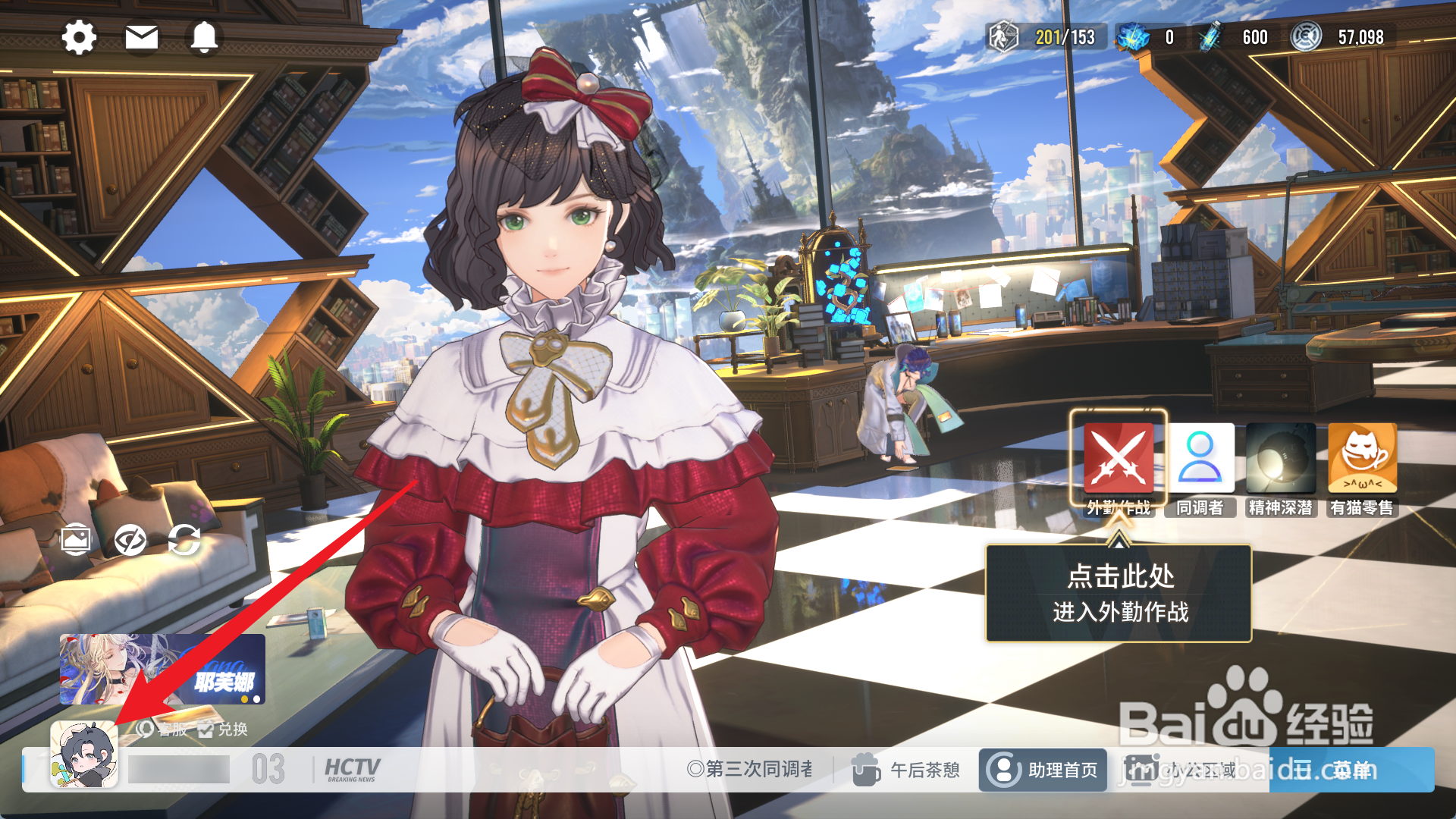Open 午后茶憩 tea break

pyautogui.click(x=906, y=770)
